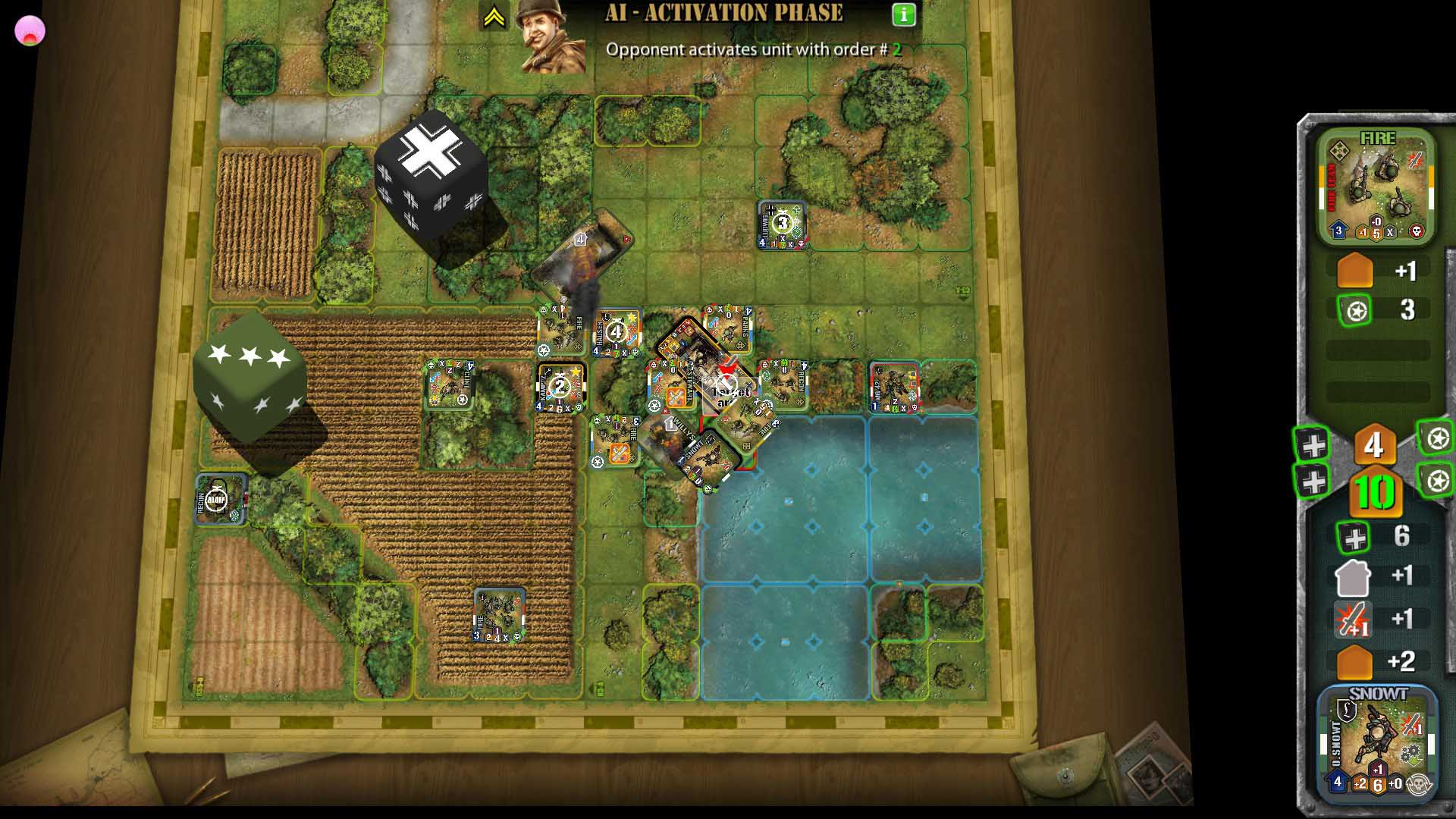Click the order token numbered 3 on the map

pos(782,222)
